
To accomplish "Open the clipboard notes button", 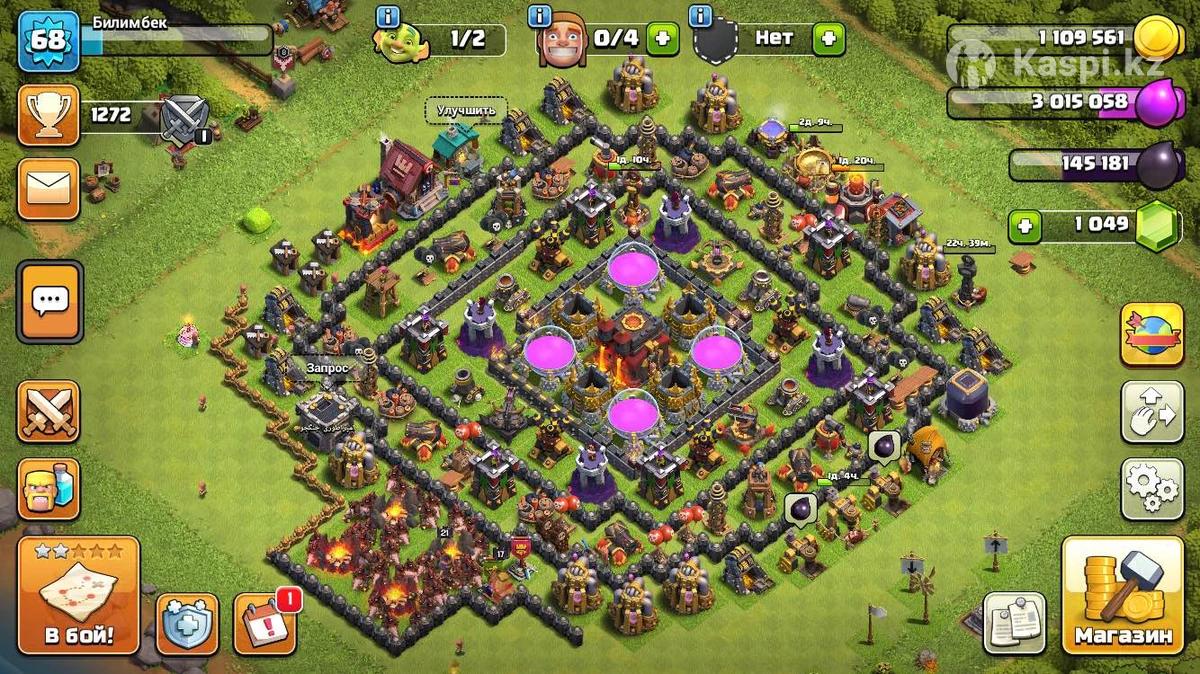I will [1014, 622].
